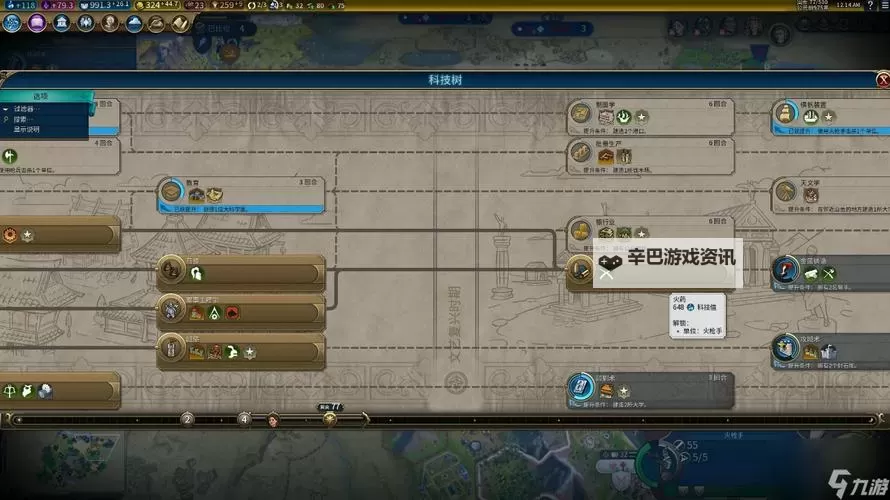890x500 pixels.
Task: Jump to era marker 4 on timeline
Action: tap(244, 419)
